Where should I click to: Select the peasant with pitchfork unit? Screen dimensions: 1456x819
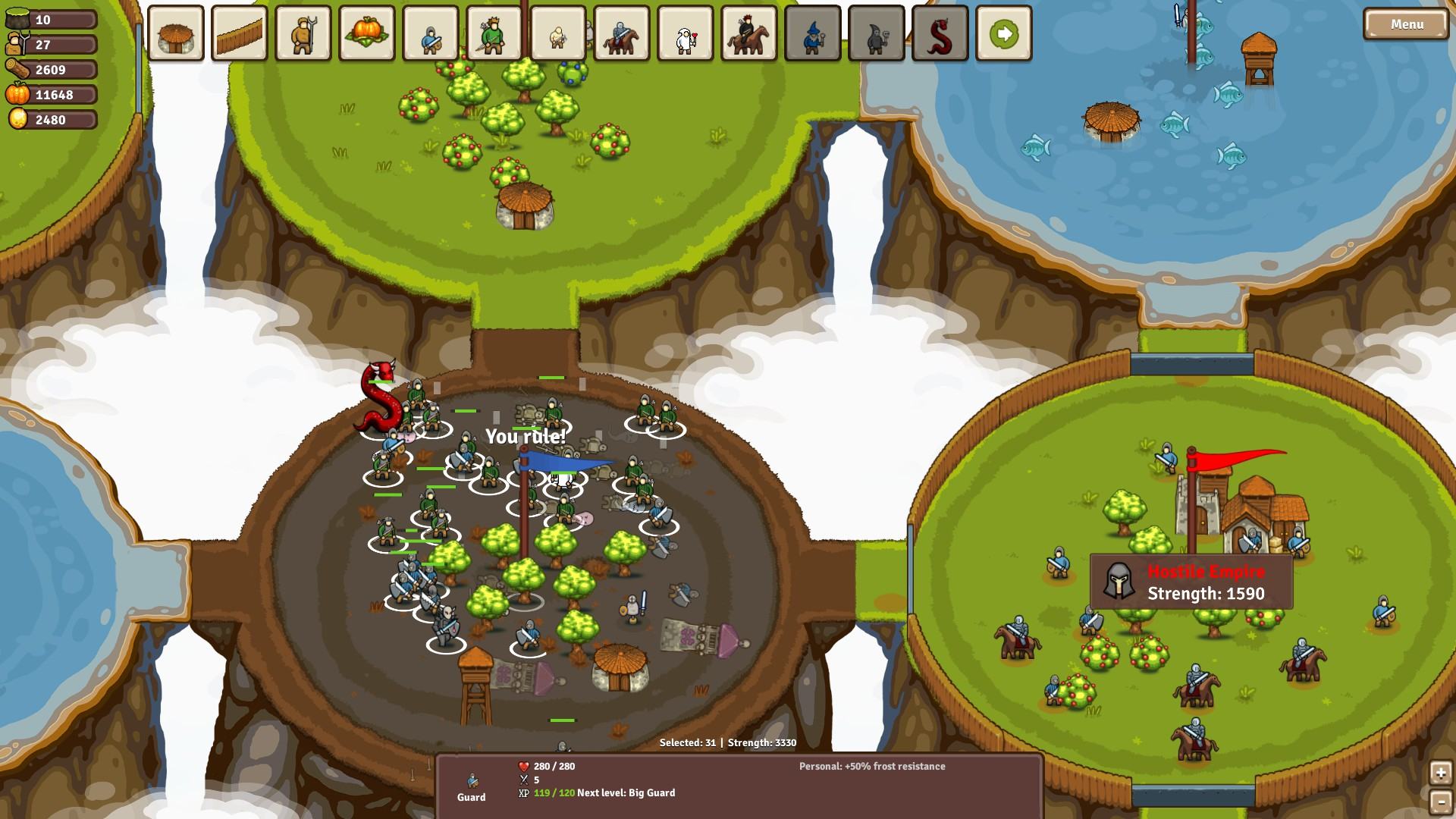tap(303, 33)
